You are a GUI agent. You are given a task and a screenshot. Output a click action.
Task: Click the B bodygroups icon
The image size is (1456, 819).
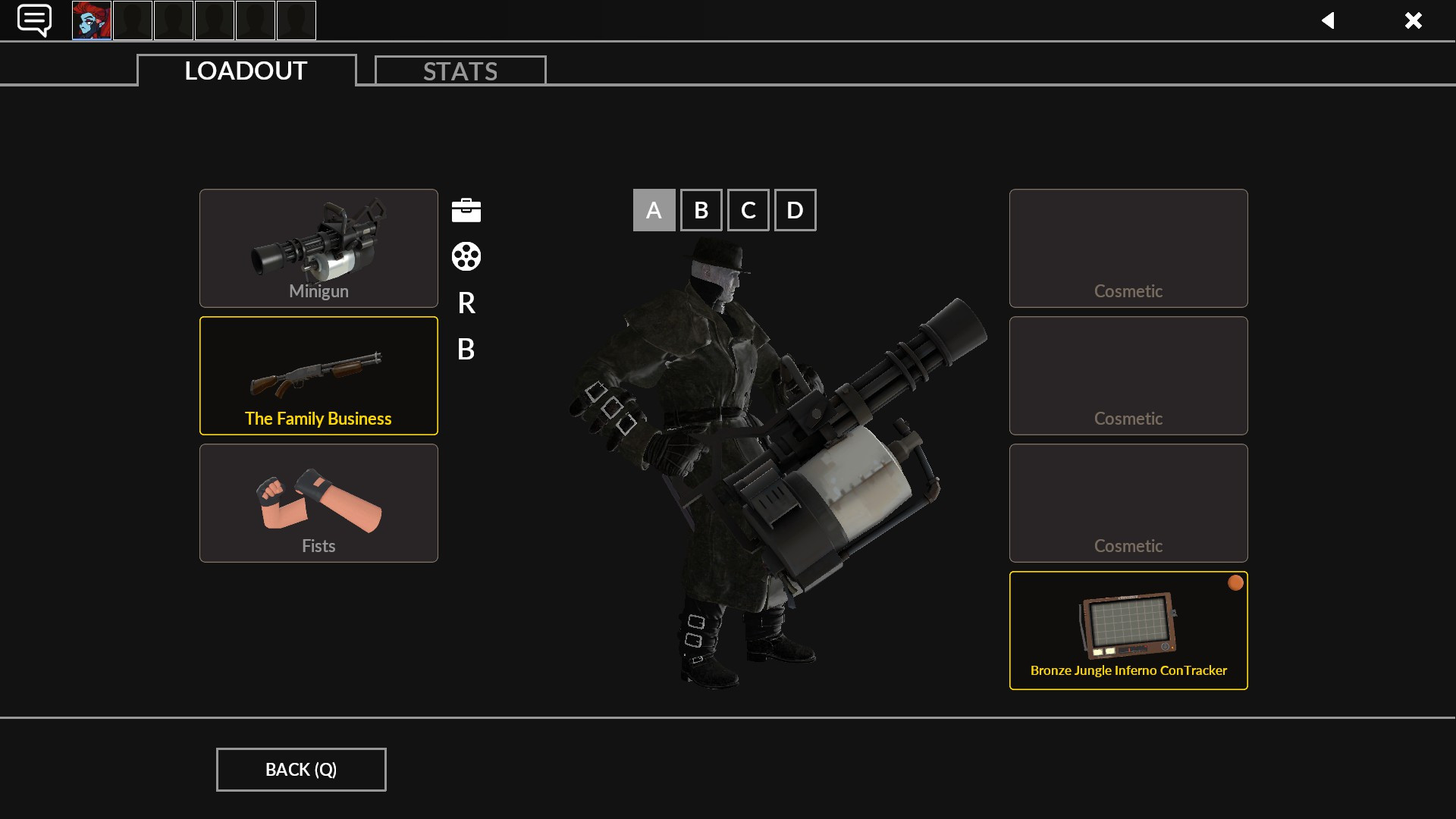tap(466, 350)
